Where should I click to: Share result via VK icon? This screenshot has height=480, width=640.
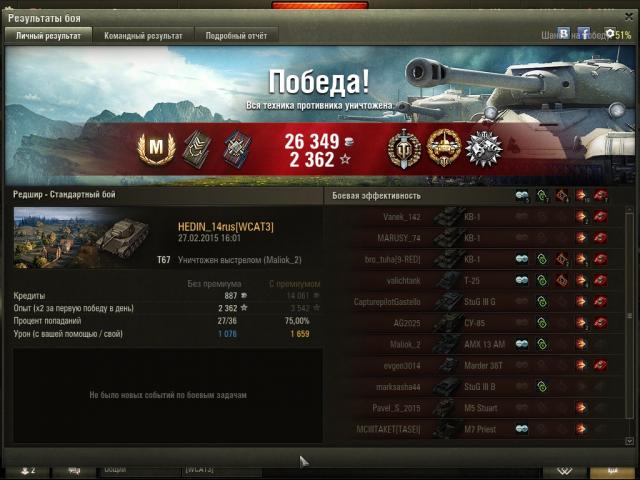[x=564, y=34]
